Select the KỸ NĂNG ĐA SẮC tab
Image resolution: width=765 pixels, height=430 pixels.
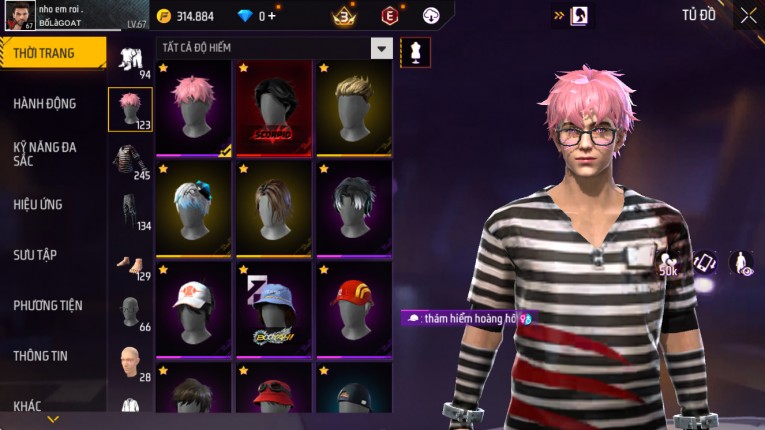point(45,153)
